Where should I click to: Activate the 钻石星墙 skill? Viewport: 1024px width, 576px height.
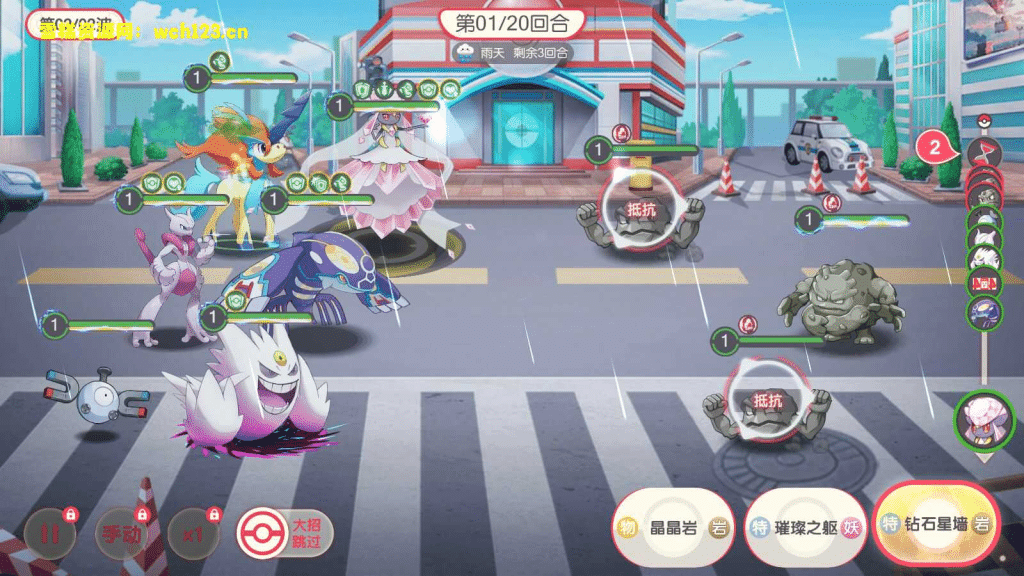pyautogui.click(x=936, y=524)
